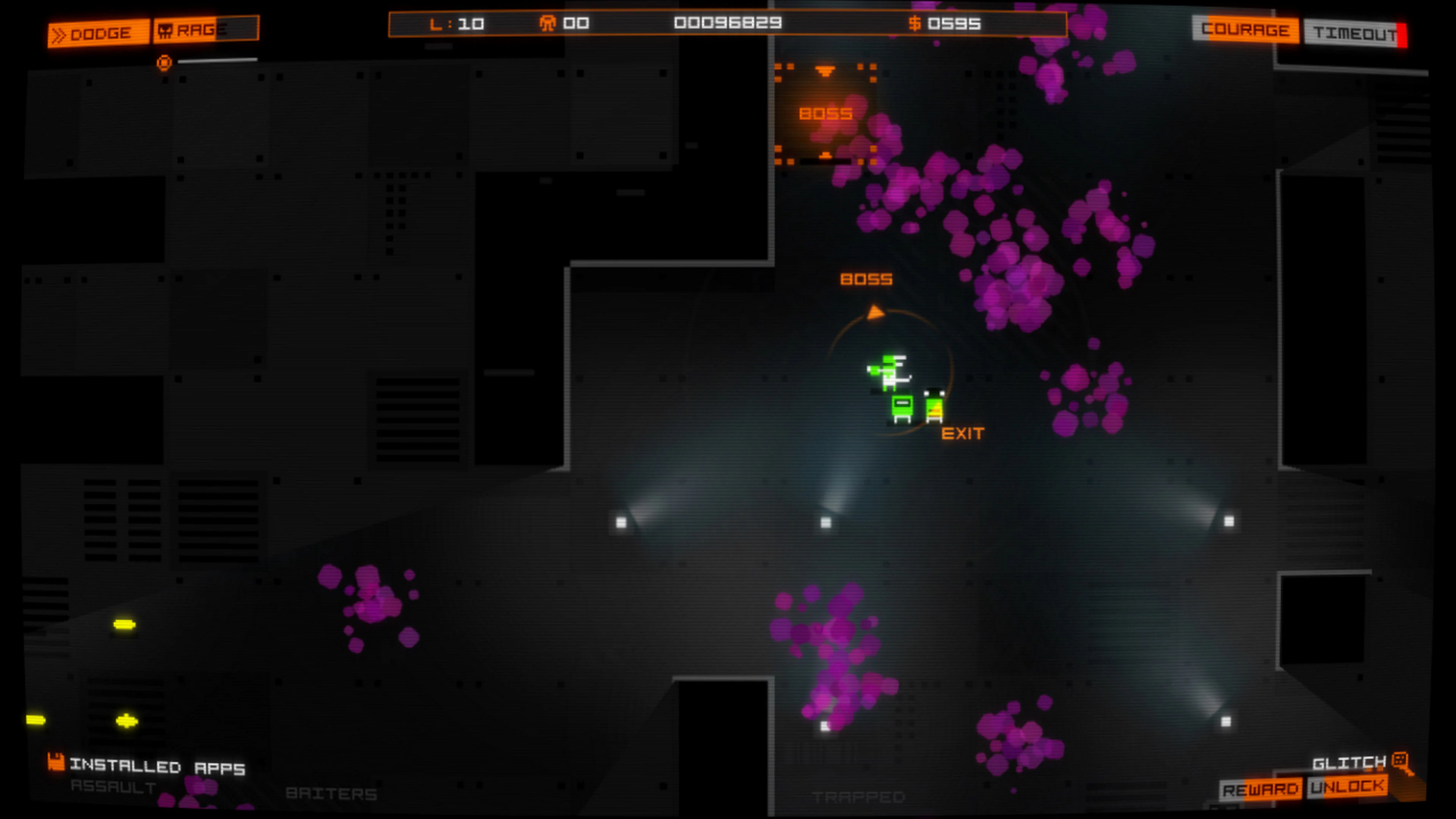Select the RAGE skull icon
Viewport: 1456px width, 819px height.
click(x=166, y=30)
